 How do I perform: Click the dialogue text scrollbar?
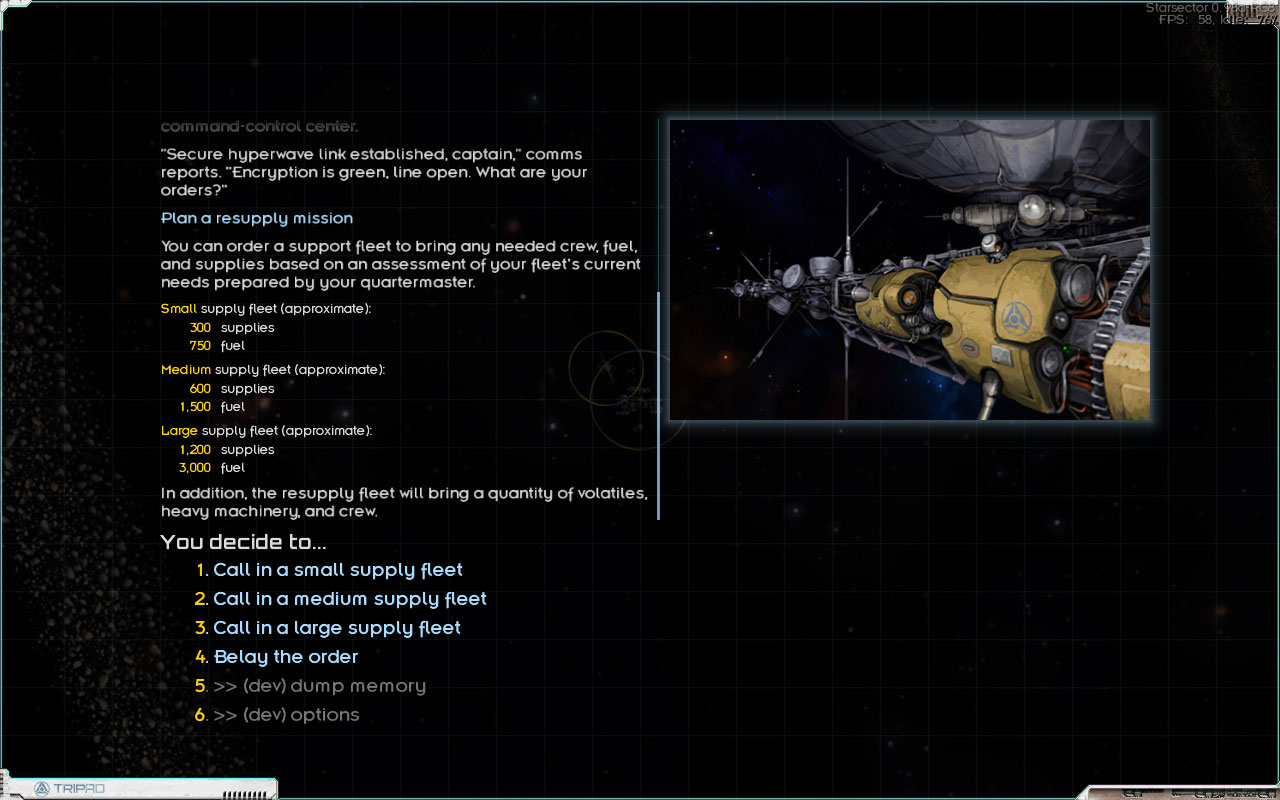pyautogui.click(x=659, y=405)
